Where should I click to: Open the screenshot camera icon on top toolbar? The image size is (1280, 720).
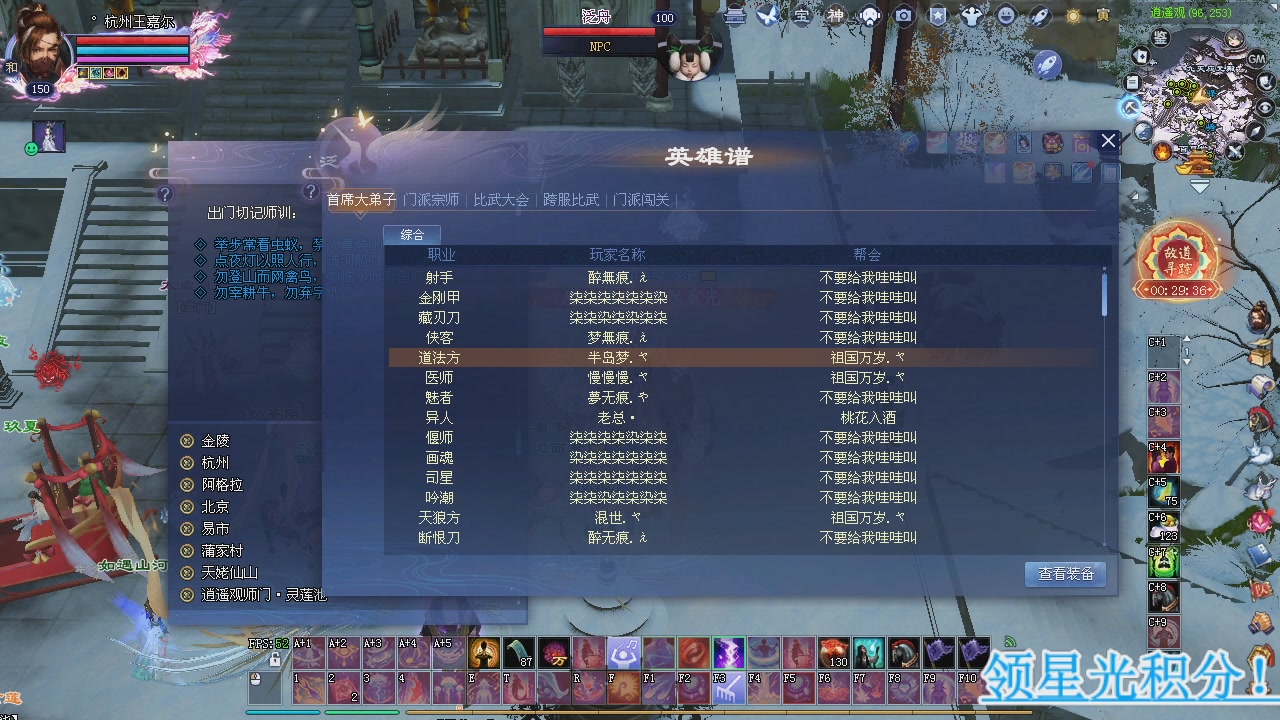point(903,16)
